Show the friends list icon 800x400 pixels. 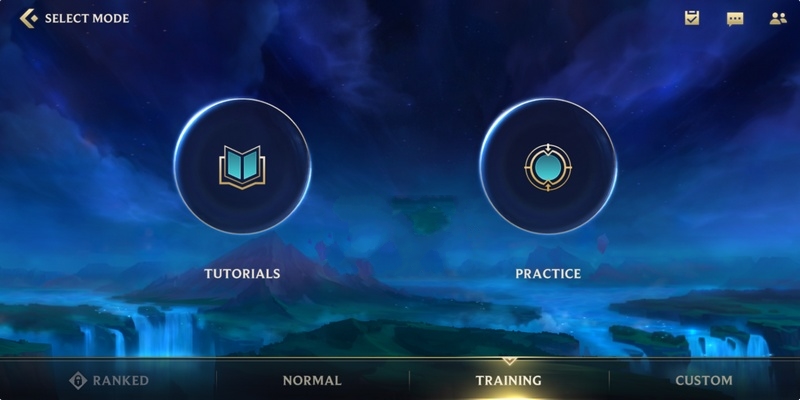[x=778, y=18]
